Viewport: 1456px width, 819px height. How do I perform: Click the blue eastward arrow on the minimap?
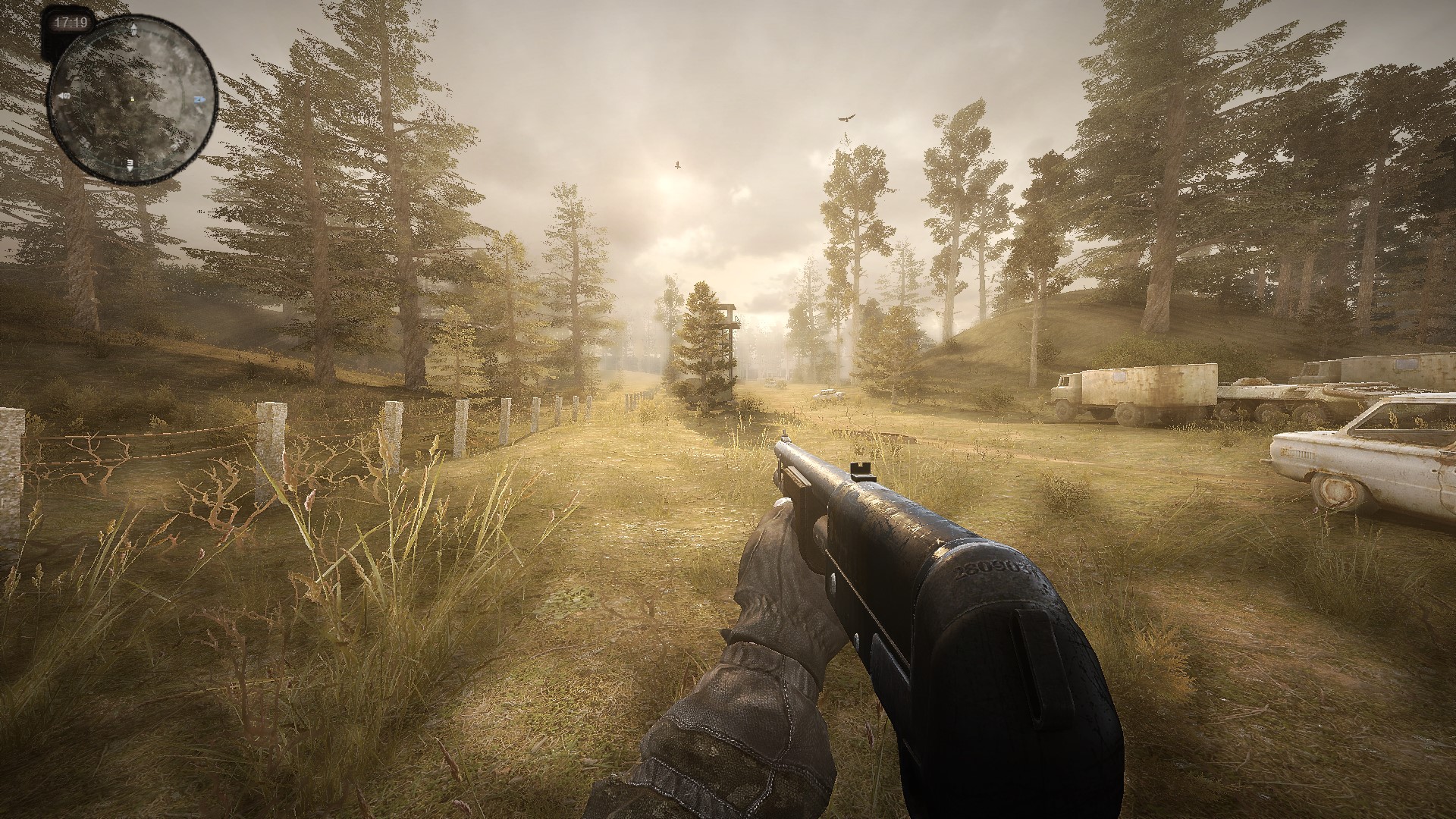coord(199,99)
